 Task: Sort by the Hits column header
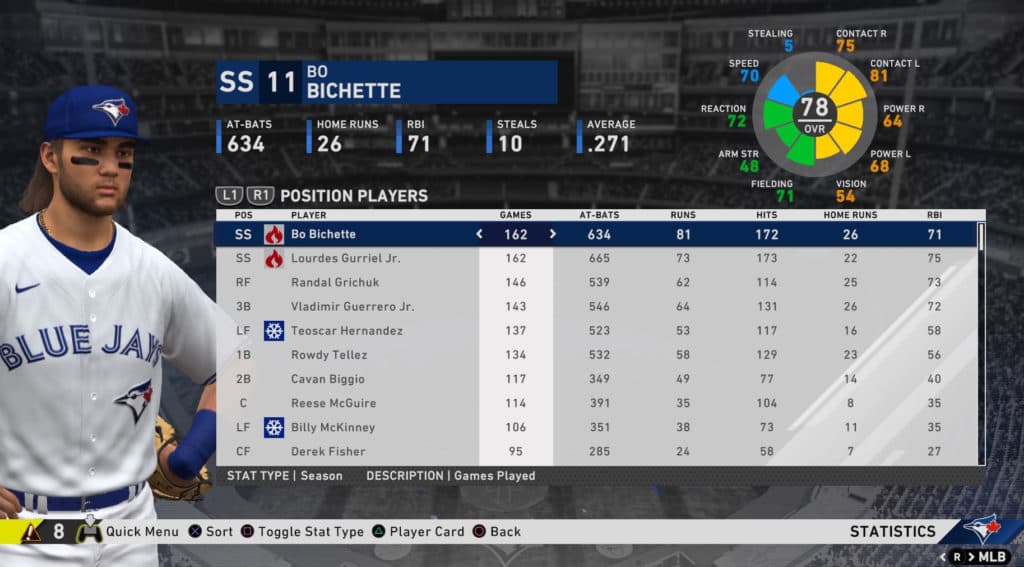(767, 215)
